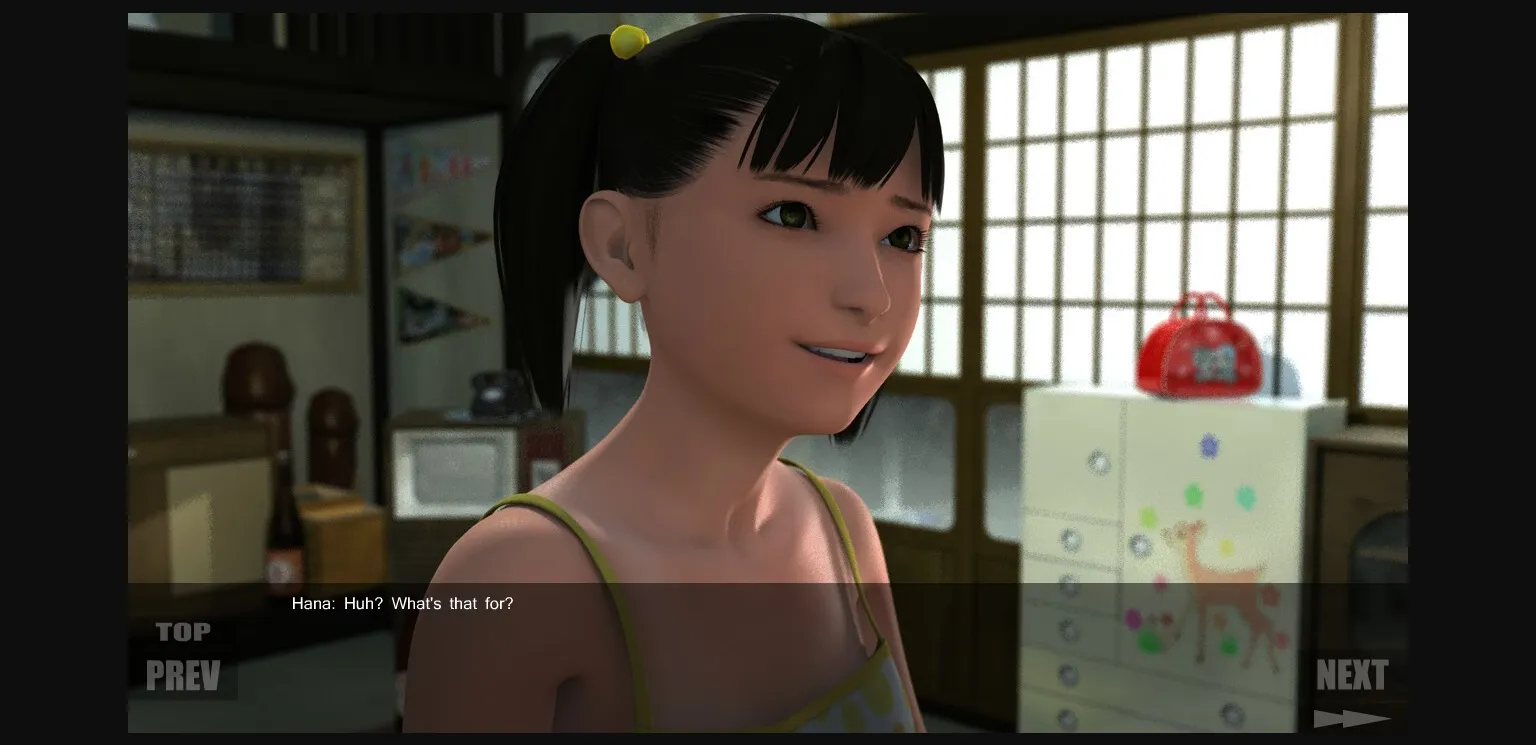
Task: Click Hana's dialogue text line
Action: [403, 604]
